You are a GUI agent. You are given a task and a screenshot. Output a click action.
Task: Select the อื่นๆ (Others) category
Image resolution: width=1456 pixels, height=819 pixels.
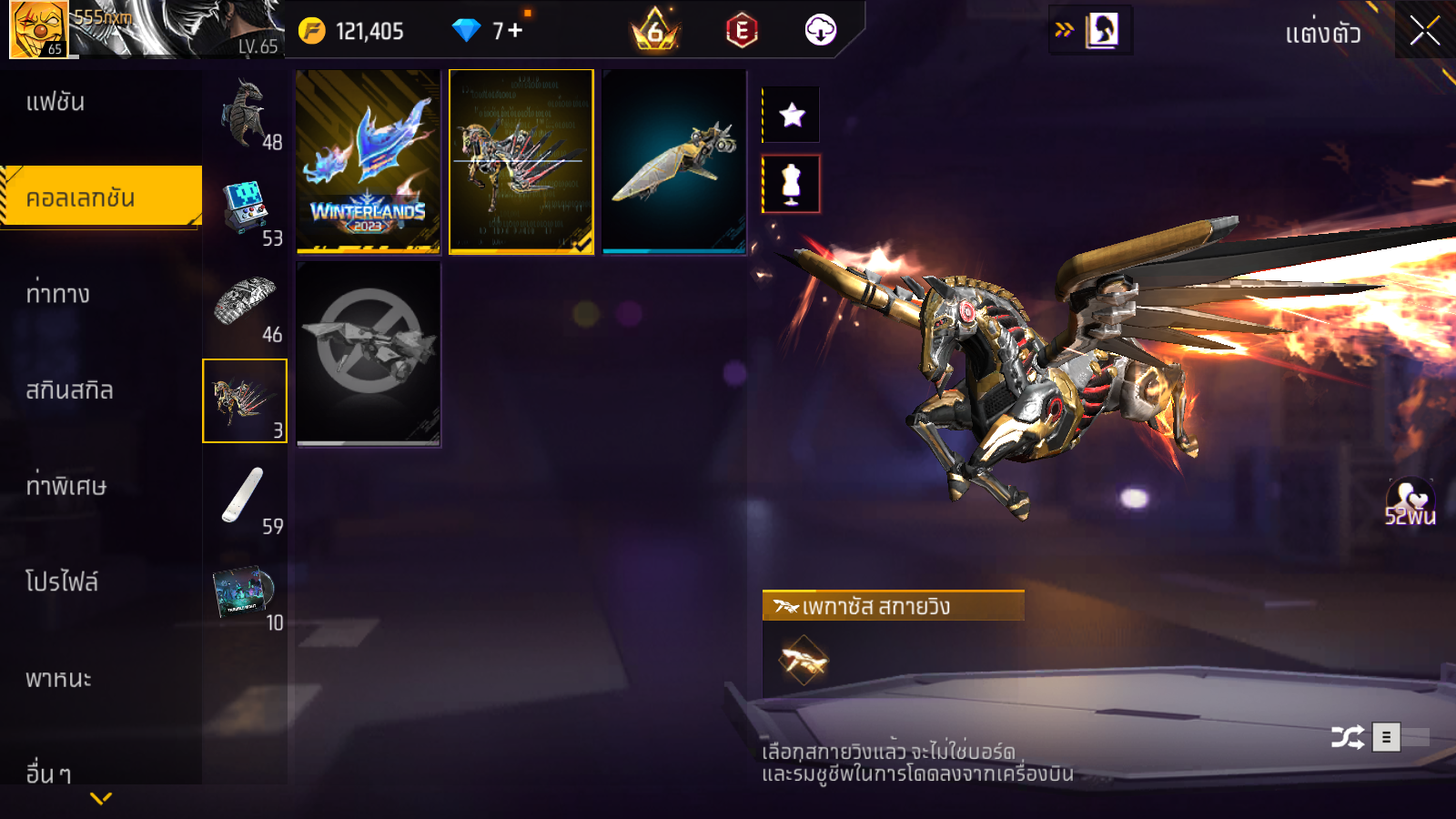tap(49, 773)
